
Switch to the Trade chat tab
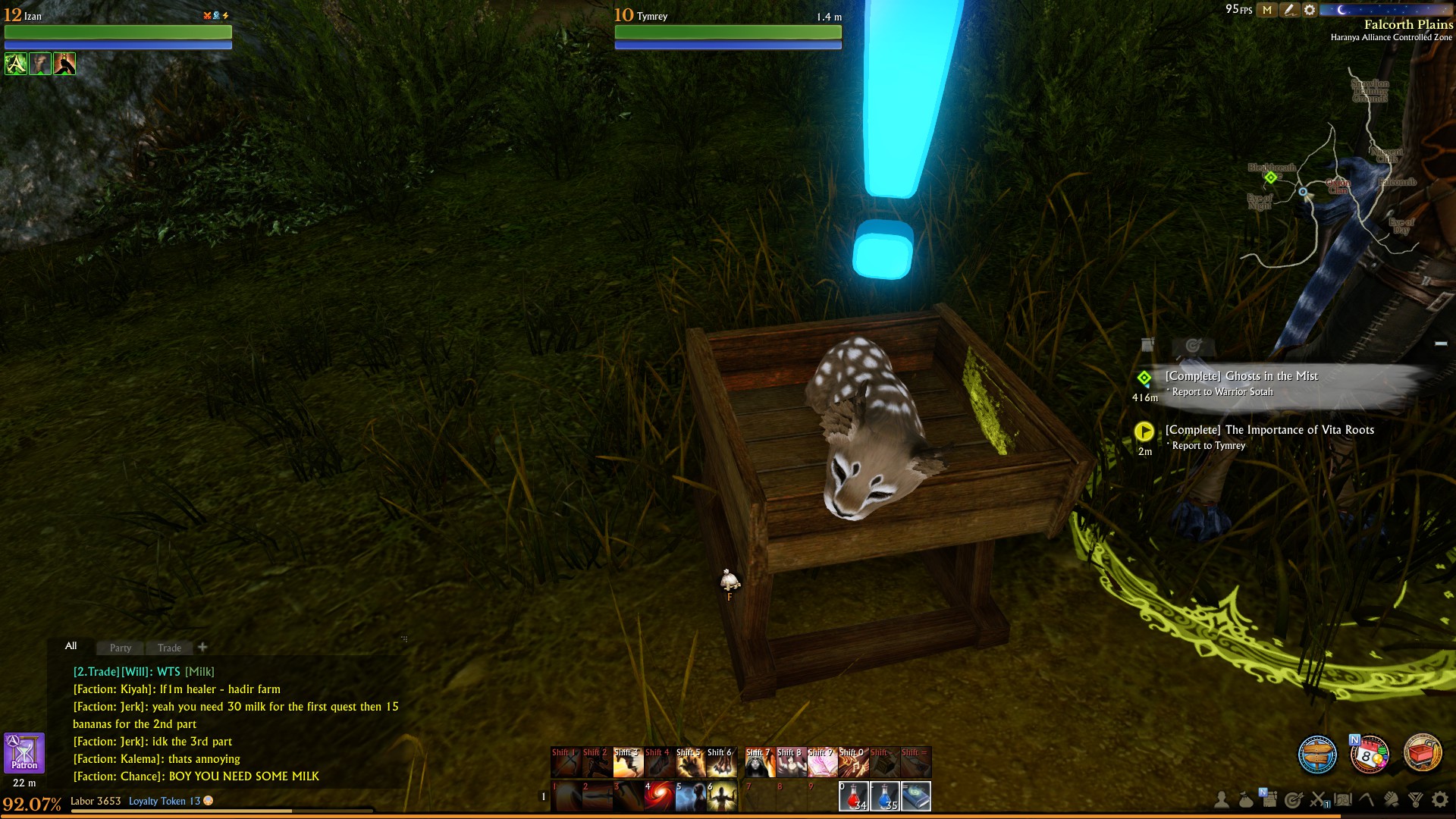tap(168, 648)
